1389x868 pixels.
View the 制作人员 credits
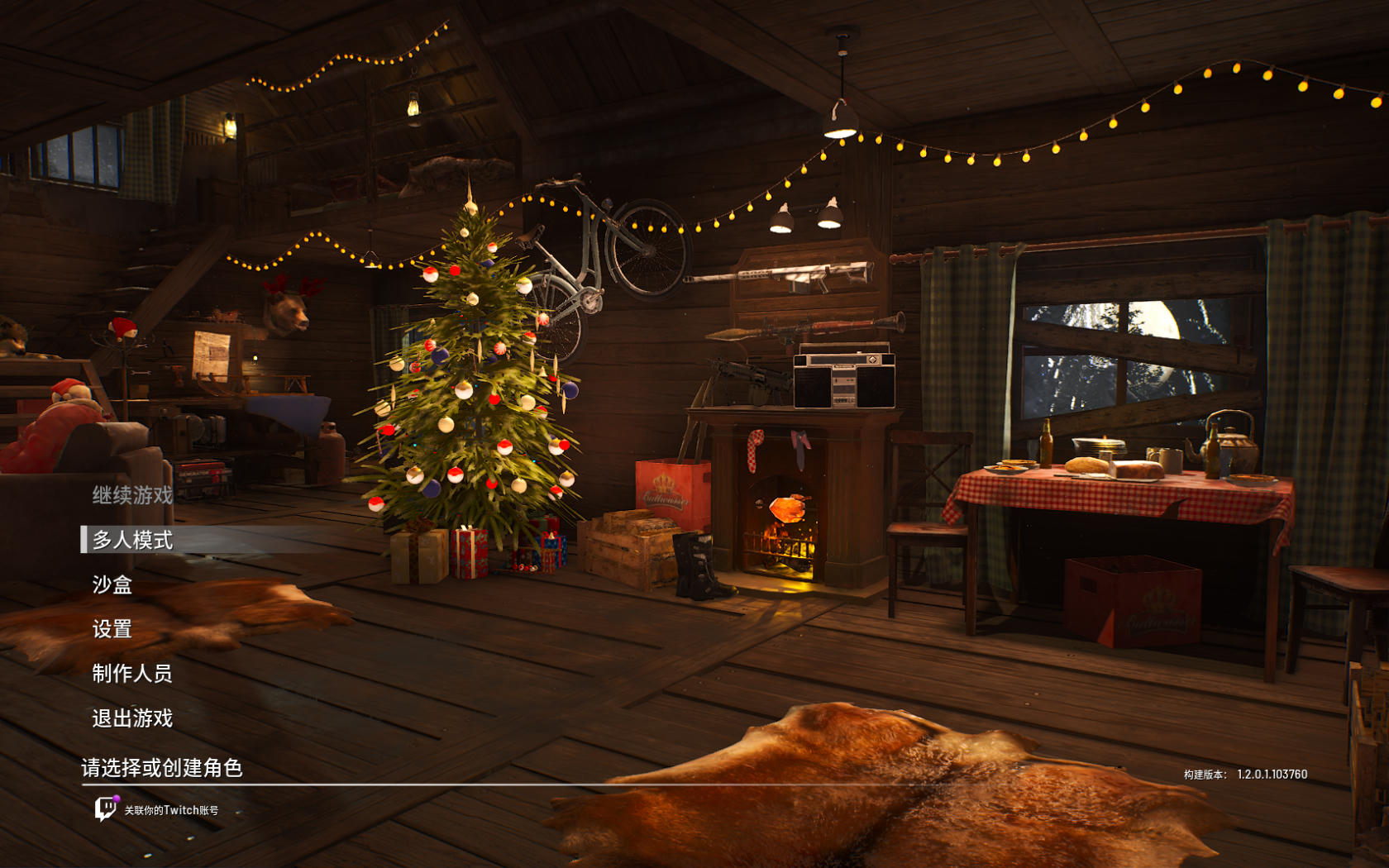[x=132, y=674]
